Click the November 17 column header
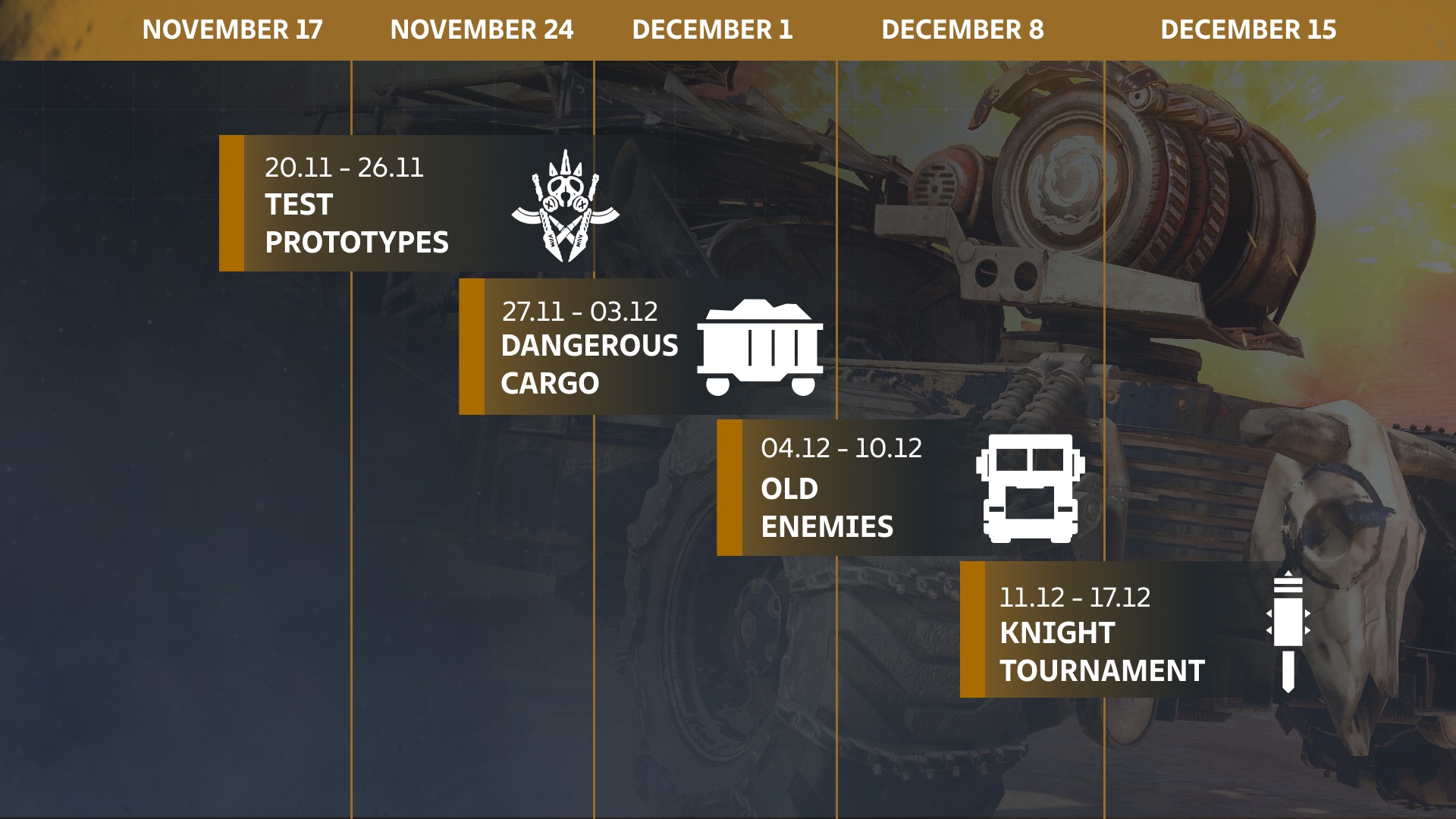The width and height of the screenshot is (1456, 819). [x=232, y=30]
